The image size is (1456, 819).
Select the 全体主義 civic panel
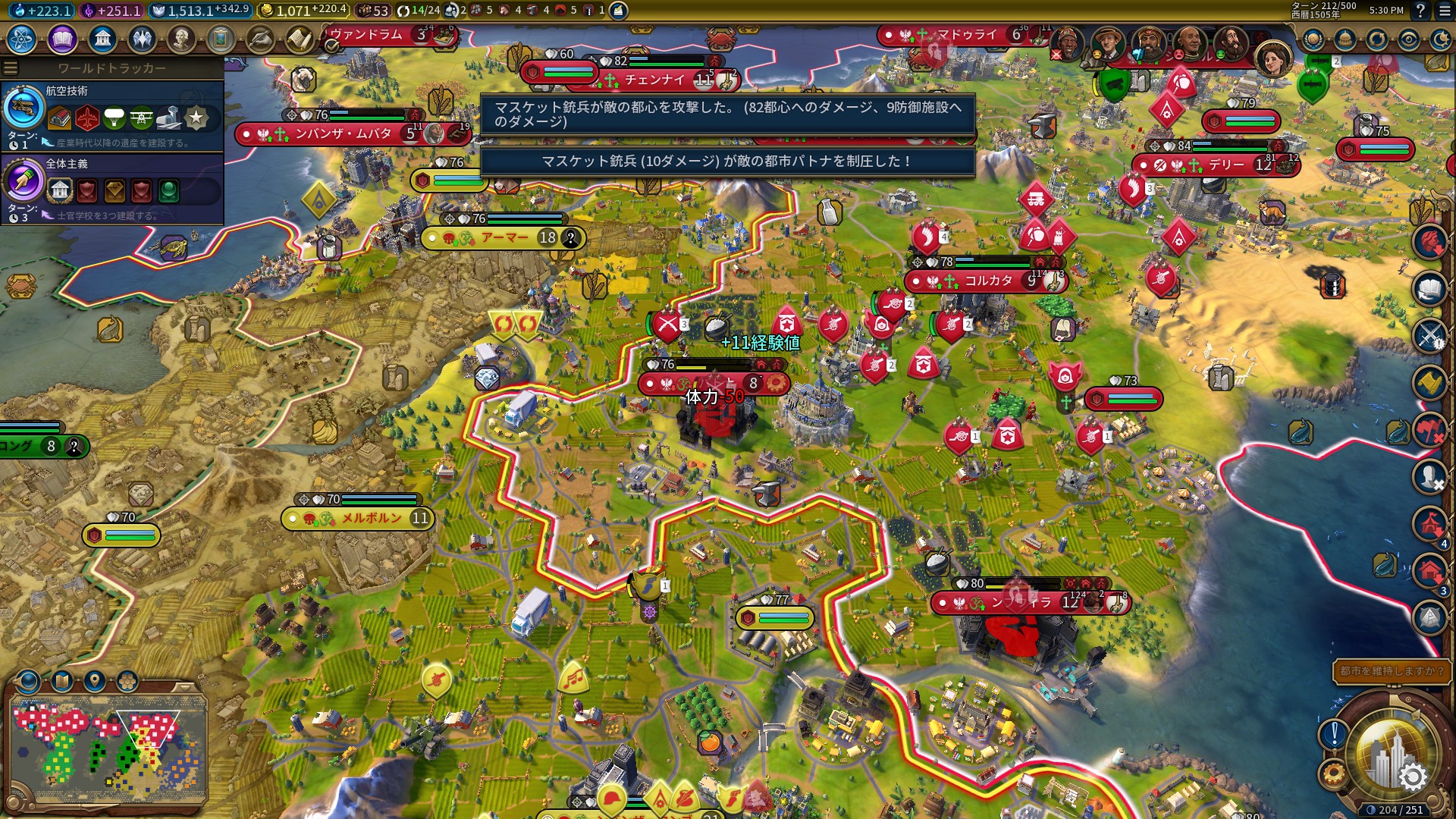(x=112, y=188)
